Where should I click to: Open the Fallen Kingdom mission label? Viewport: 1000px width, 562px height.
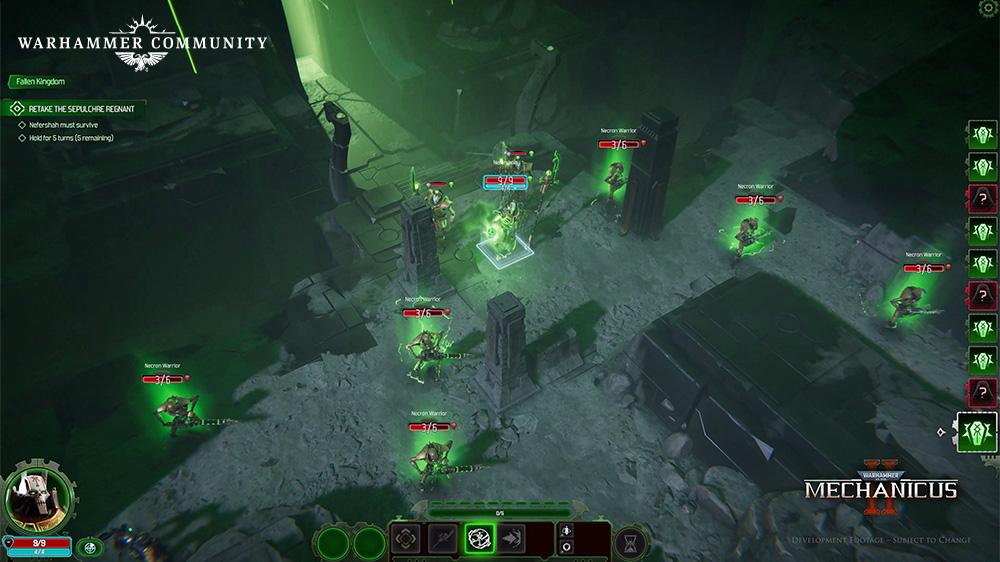40,81
